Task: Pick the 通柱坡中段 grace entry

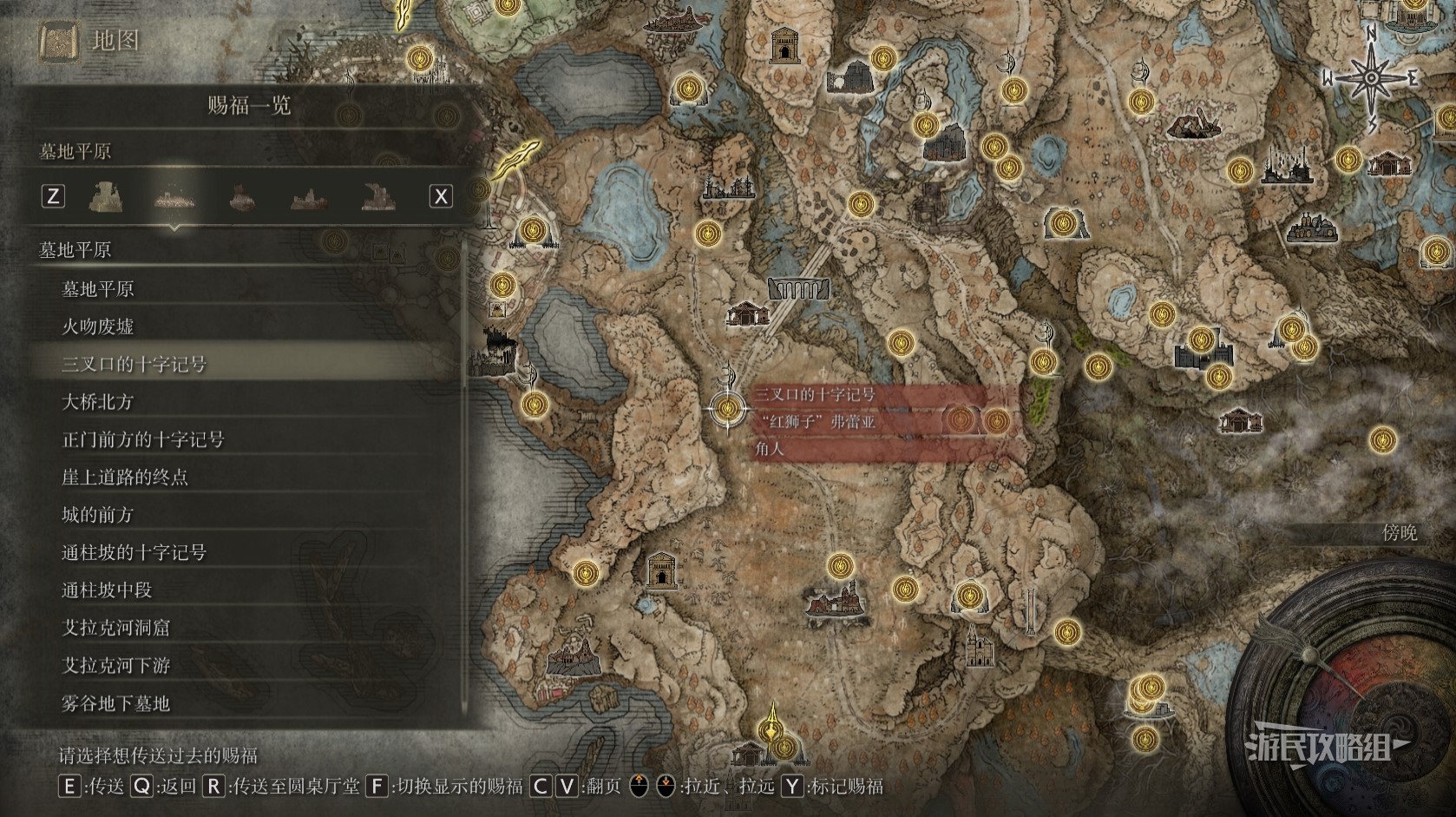Action: pyautogui.click(x=107, y=590)
